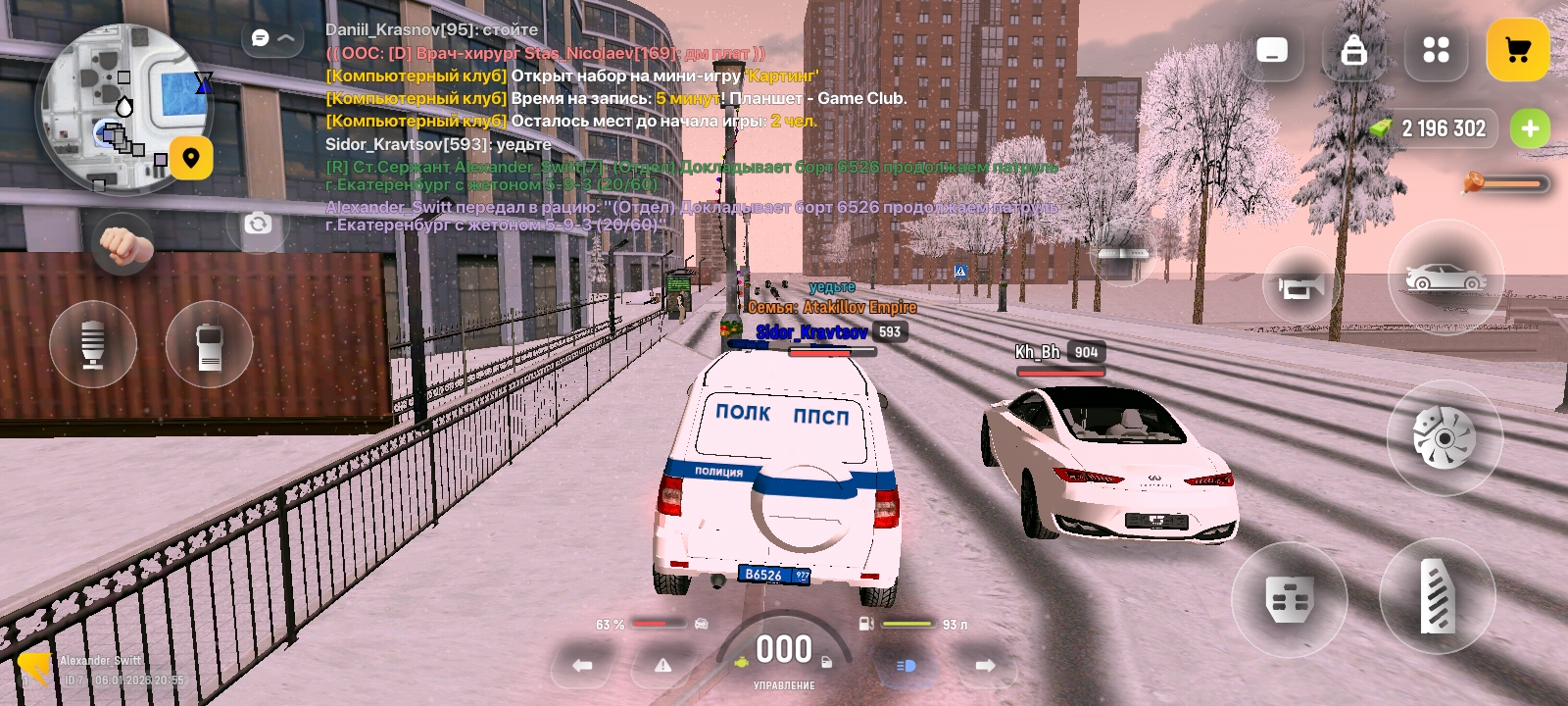
Task: Activate the police siren beacon button
Action: [x=93, y=344]
